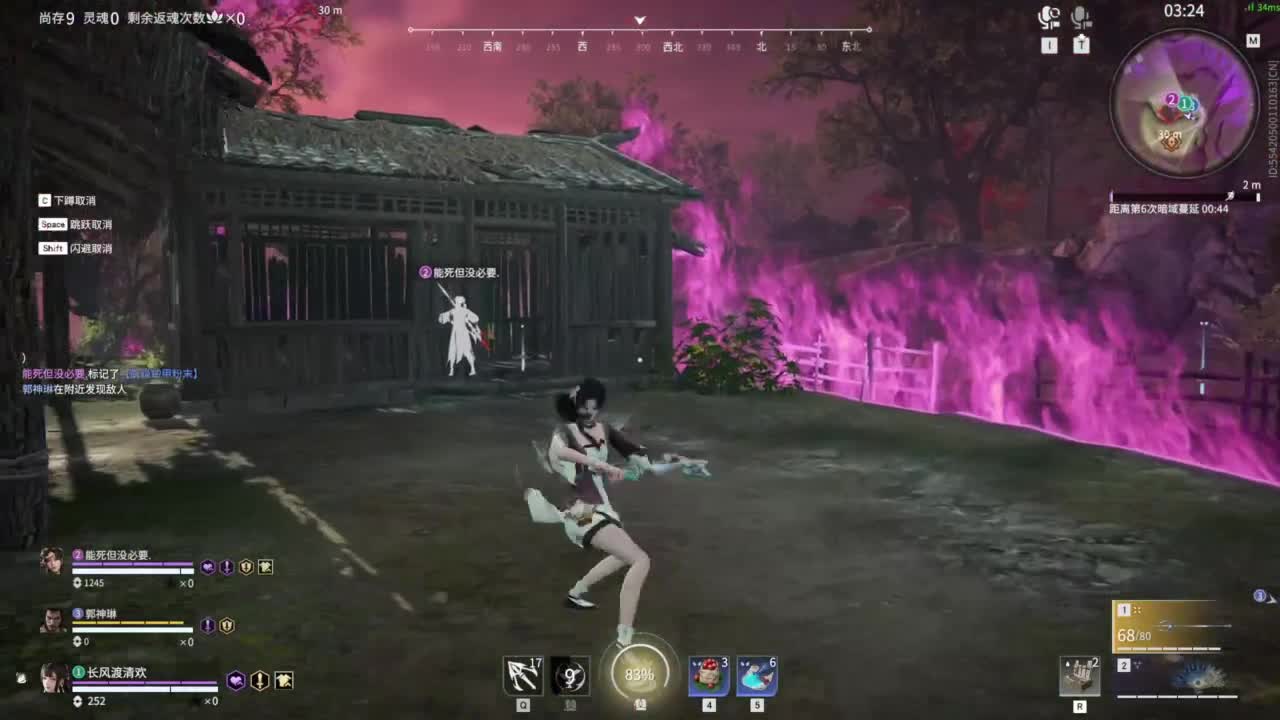Toggle the T voice channel indicator

(x=1083, y=44)
